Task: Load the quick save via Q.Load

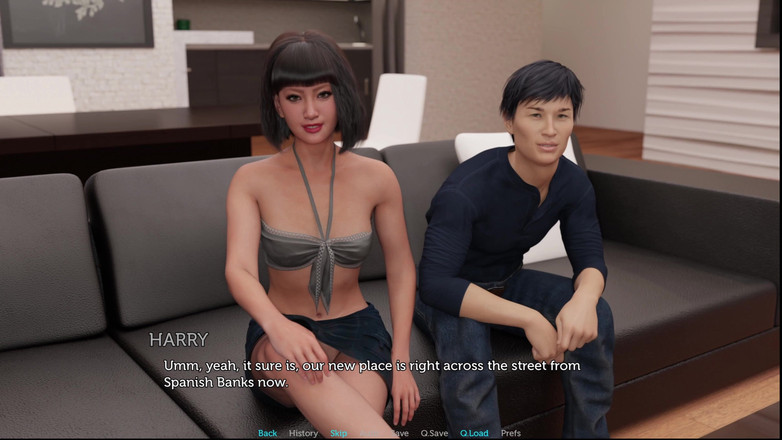Action: pos(474,433)
